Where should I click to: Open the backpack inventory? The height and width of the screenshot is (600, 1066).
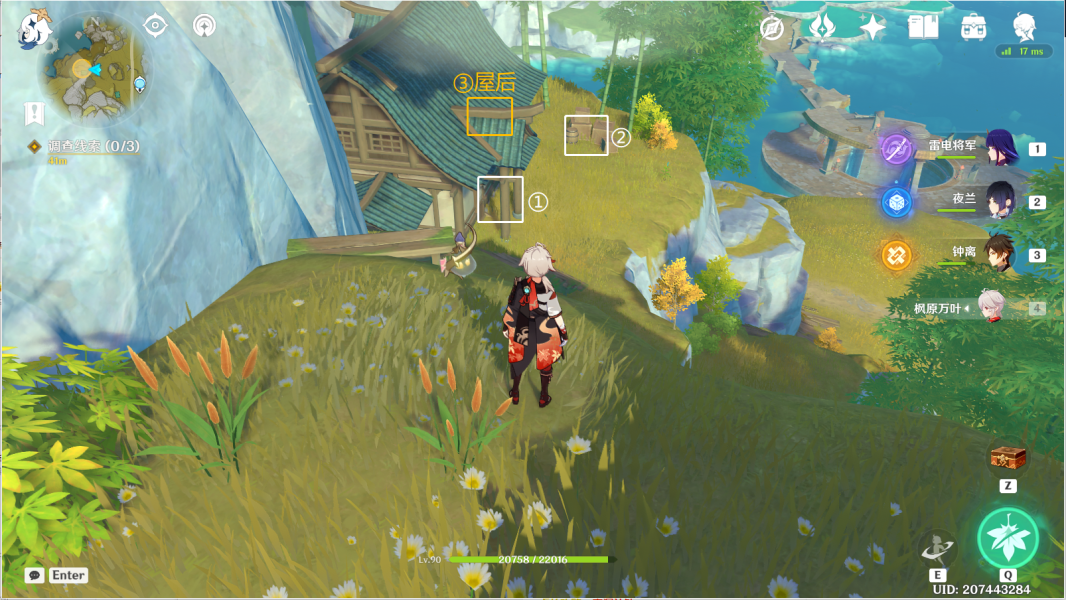coord(973,27)
